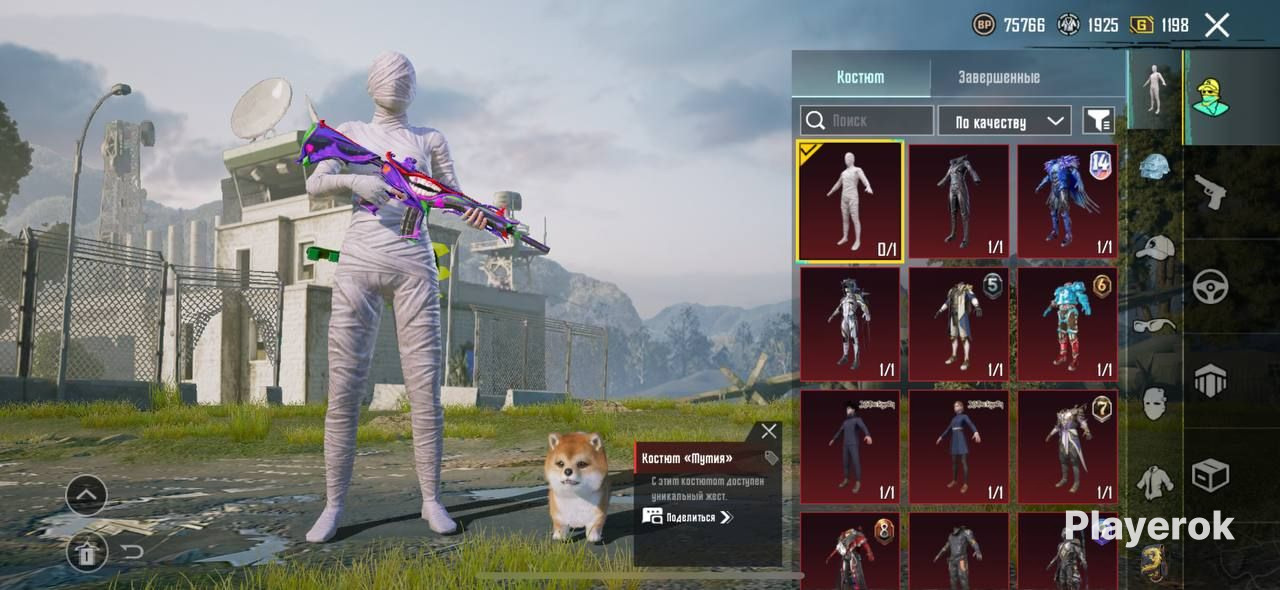
Task: Select the white mummy costume slot
Action: (850, 202)
